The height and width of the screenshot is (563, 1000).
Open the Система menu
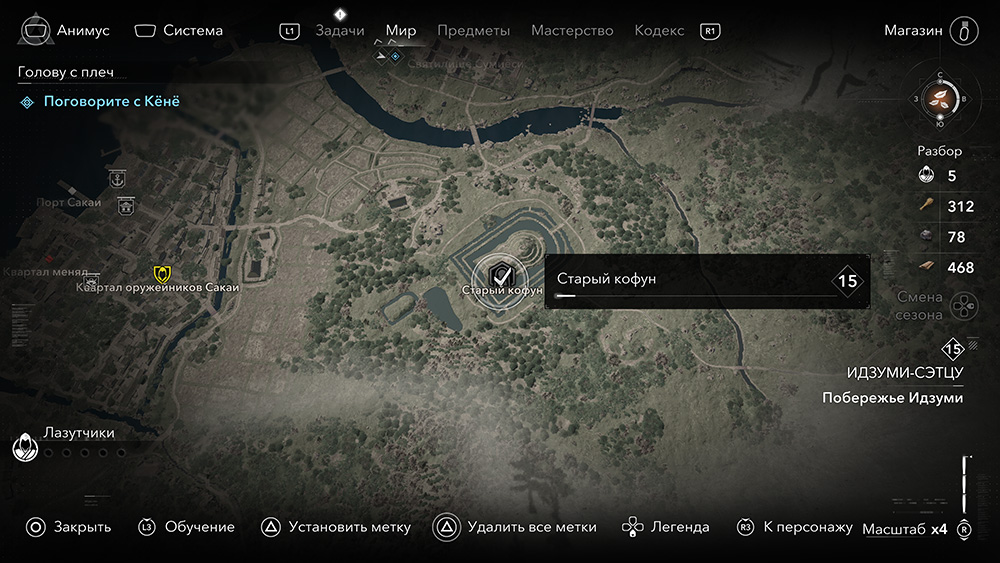point(178,30)
